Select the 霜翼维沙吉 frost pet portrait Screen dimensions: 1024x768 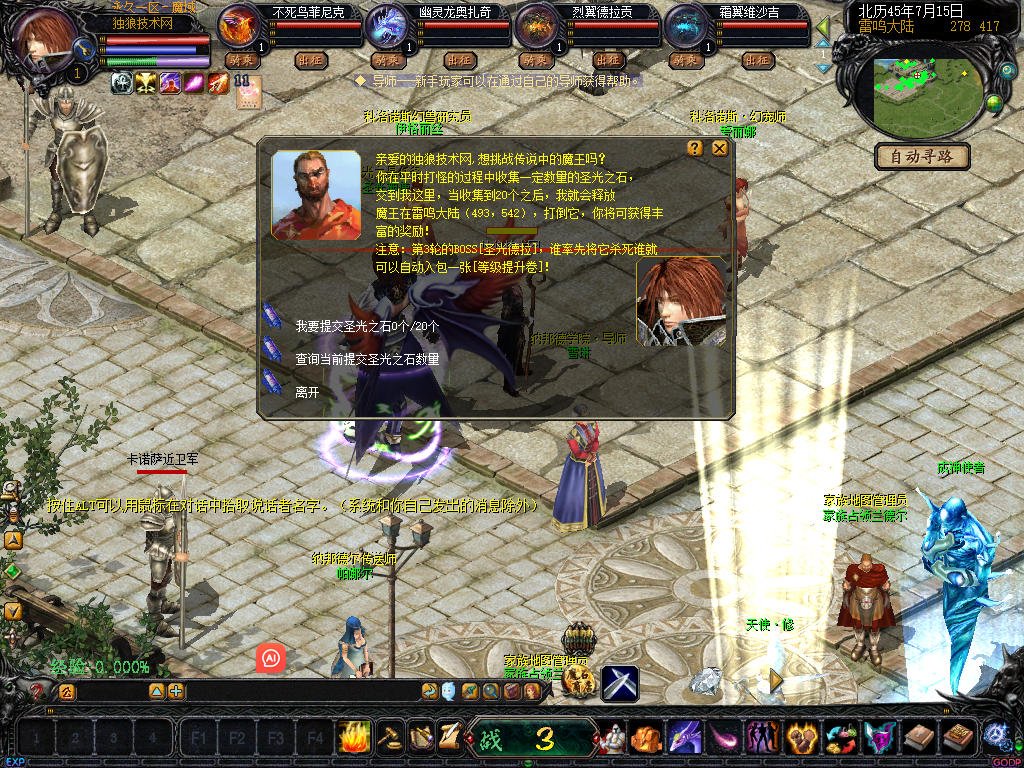(686, 26)
